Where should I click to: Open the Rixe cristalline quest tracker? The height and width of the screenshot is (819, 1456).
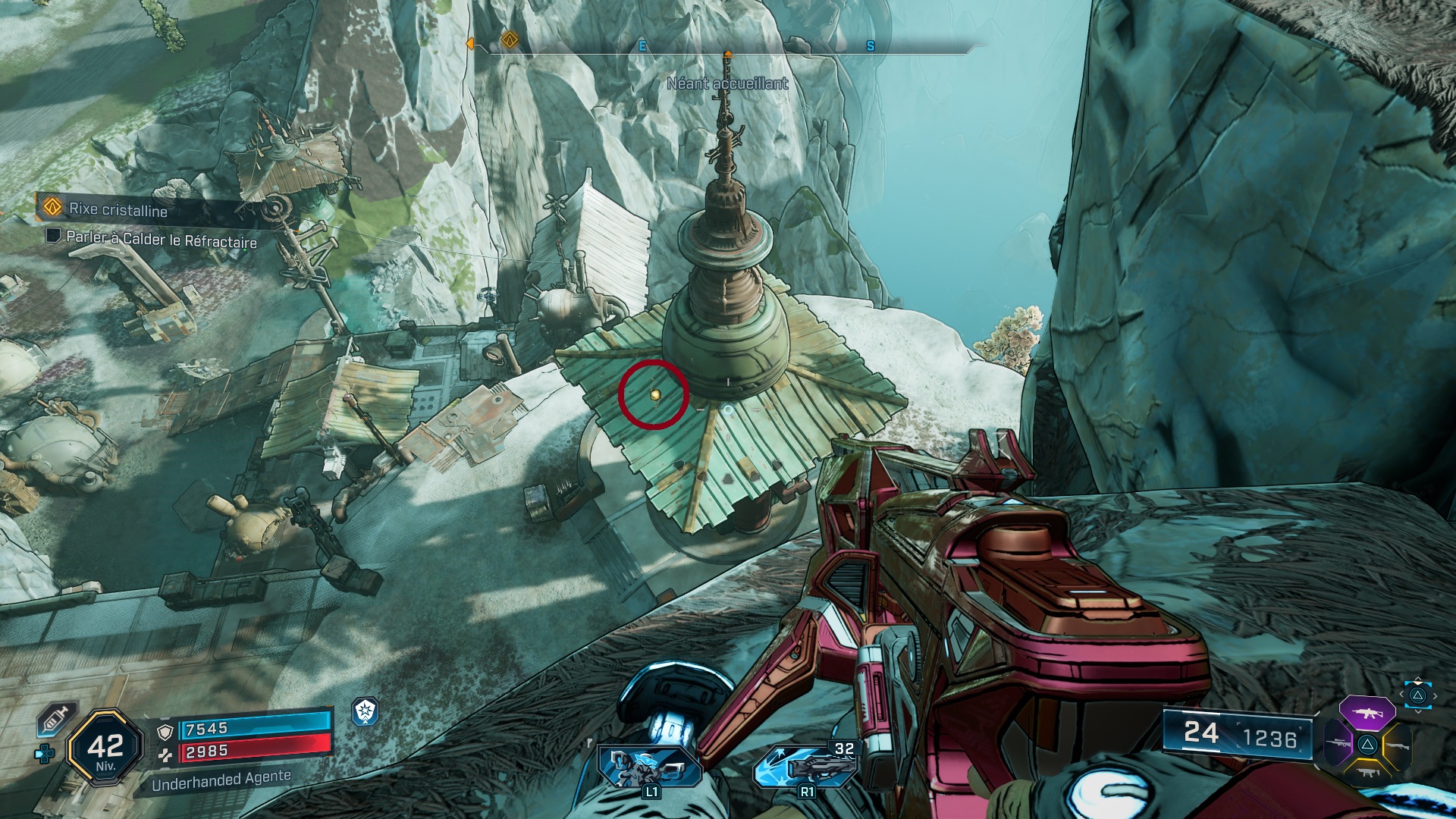[x=118, y=209]
